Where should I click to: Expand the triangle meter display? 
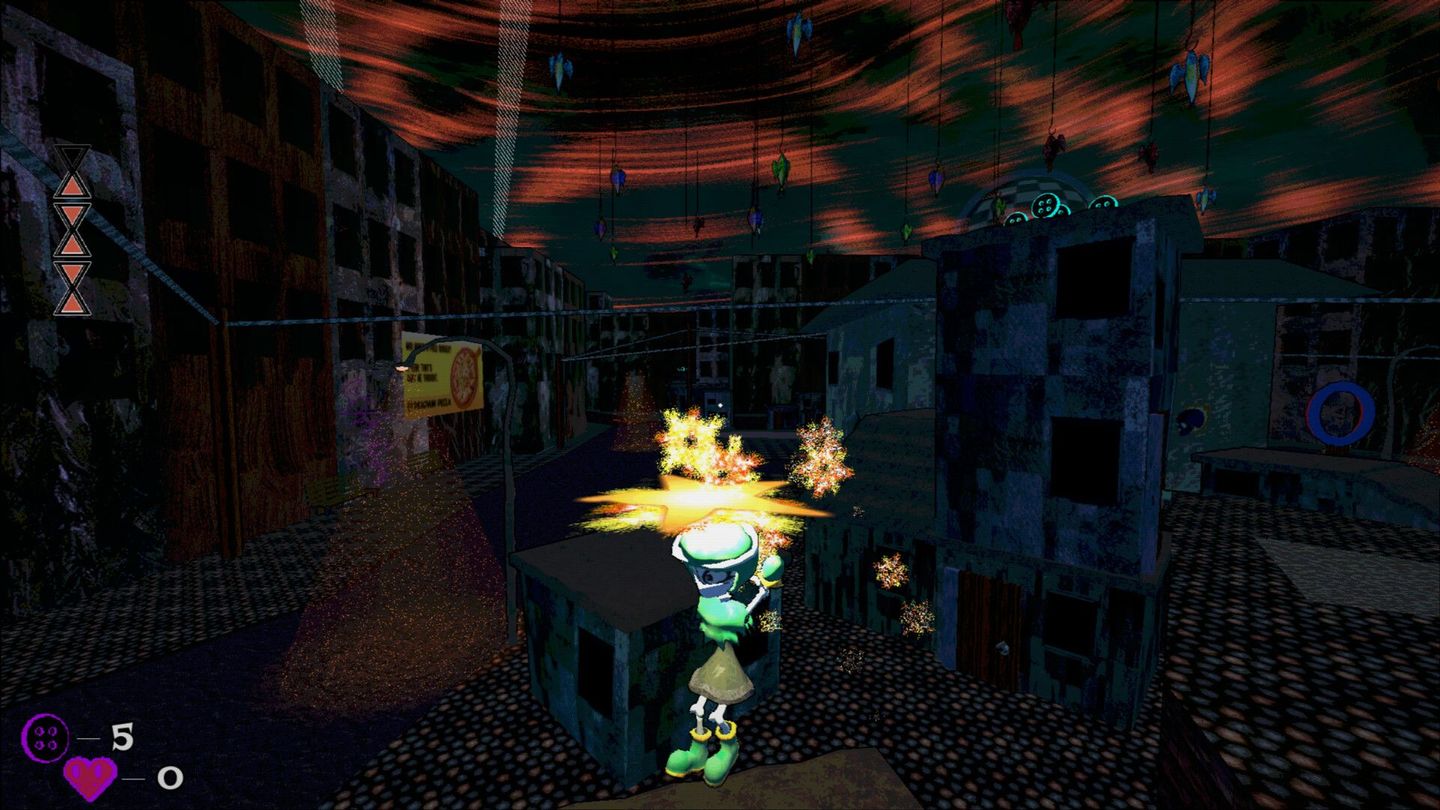[72, 230]
